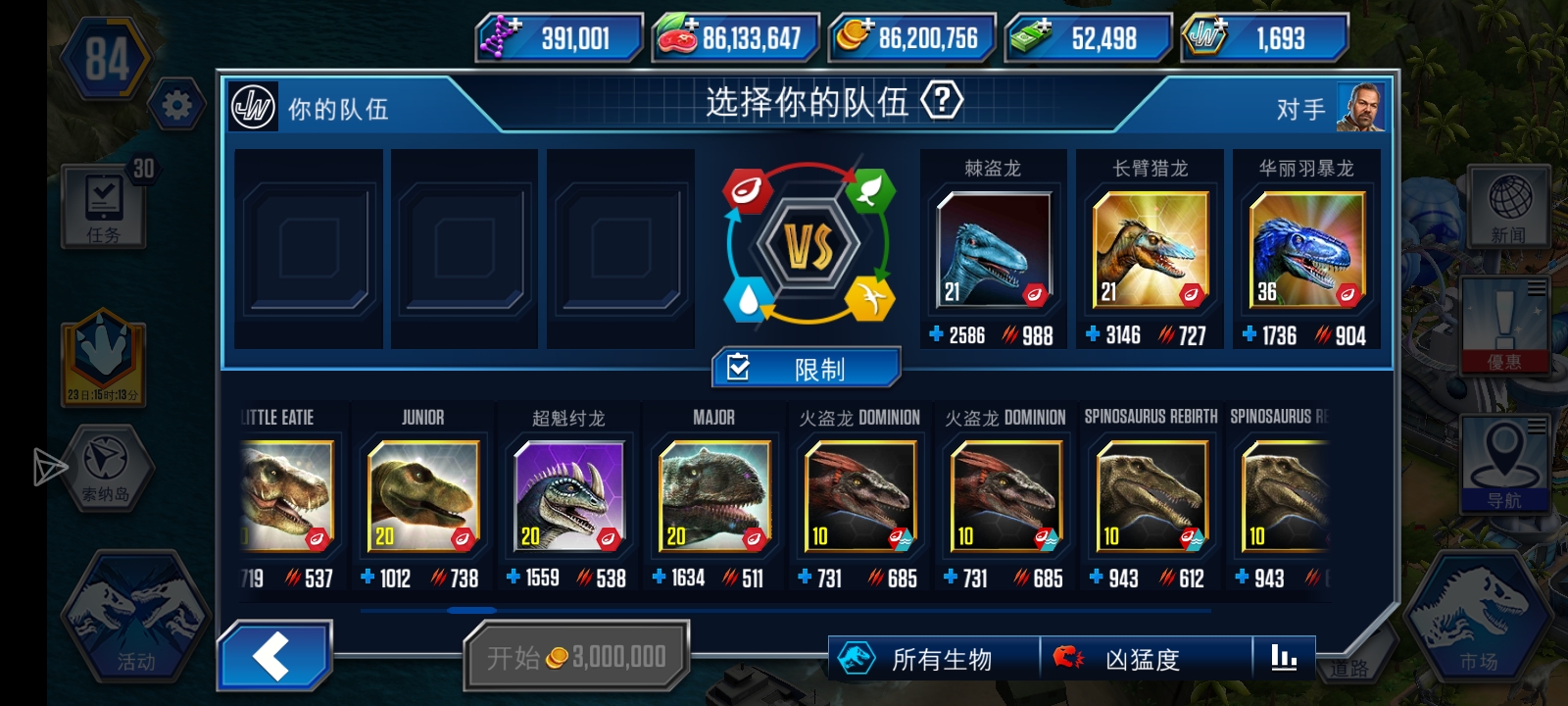The image size is (1568, 706).
Task: Toggle the 限制 restrictions checkbox
Action: click(x=808, y=366)
